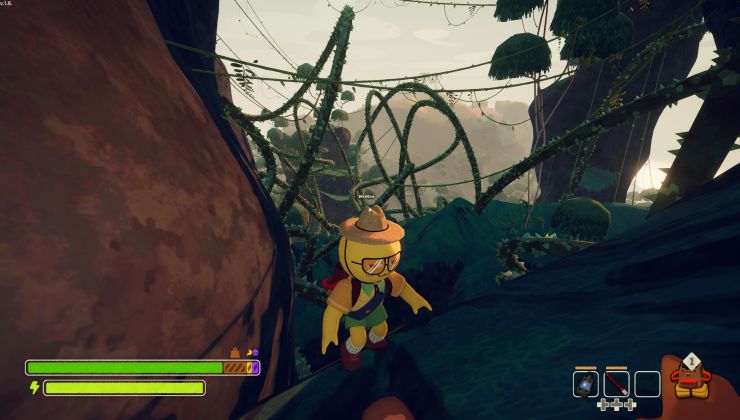Select the empty third inventory slot
The image size is (740, 420).
tap(647, 384)
